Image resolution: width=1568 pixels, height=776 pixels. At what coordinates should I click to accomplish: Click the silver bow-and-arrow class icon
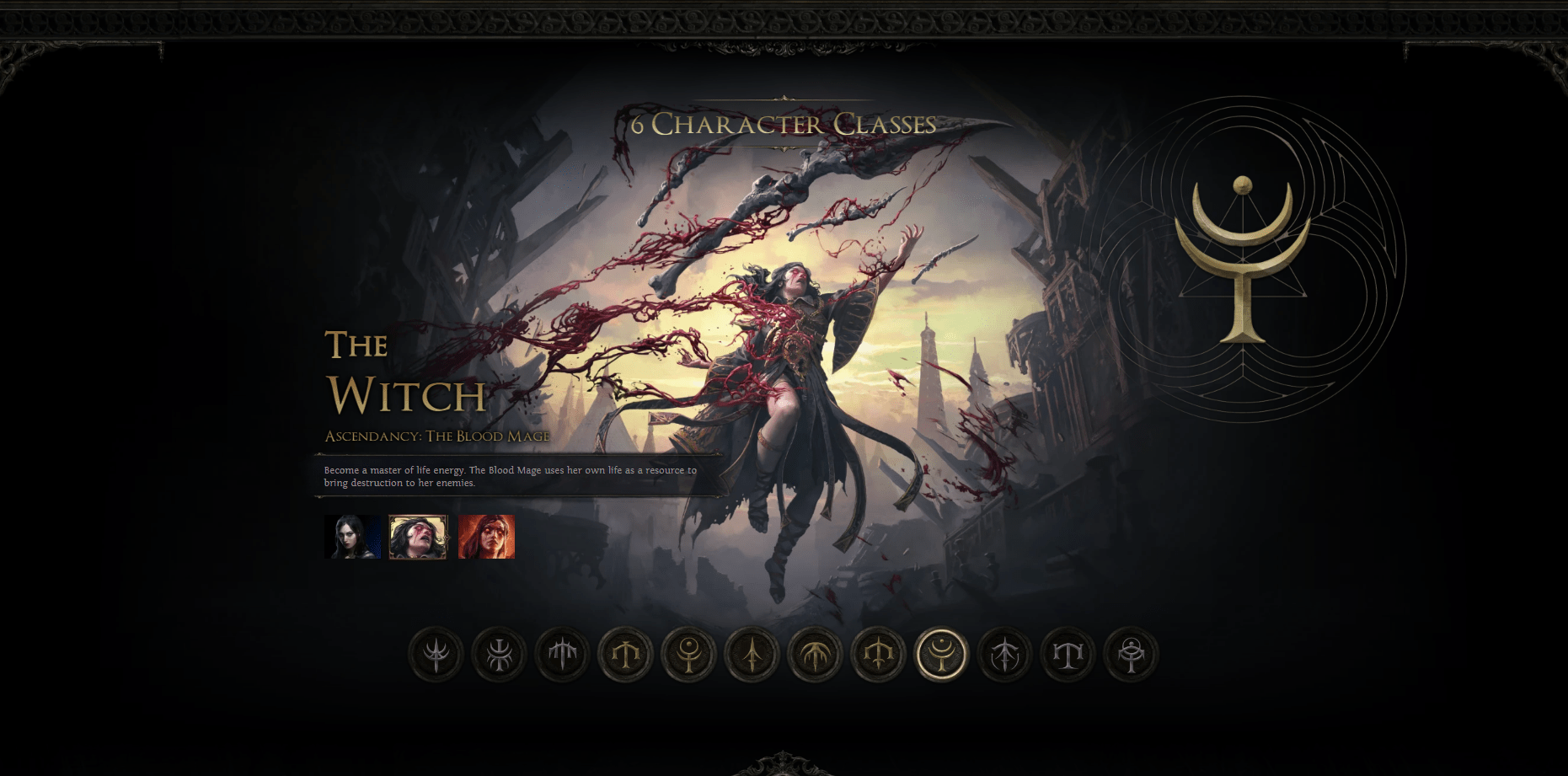(1006, 654)
